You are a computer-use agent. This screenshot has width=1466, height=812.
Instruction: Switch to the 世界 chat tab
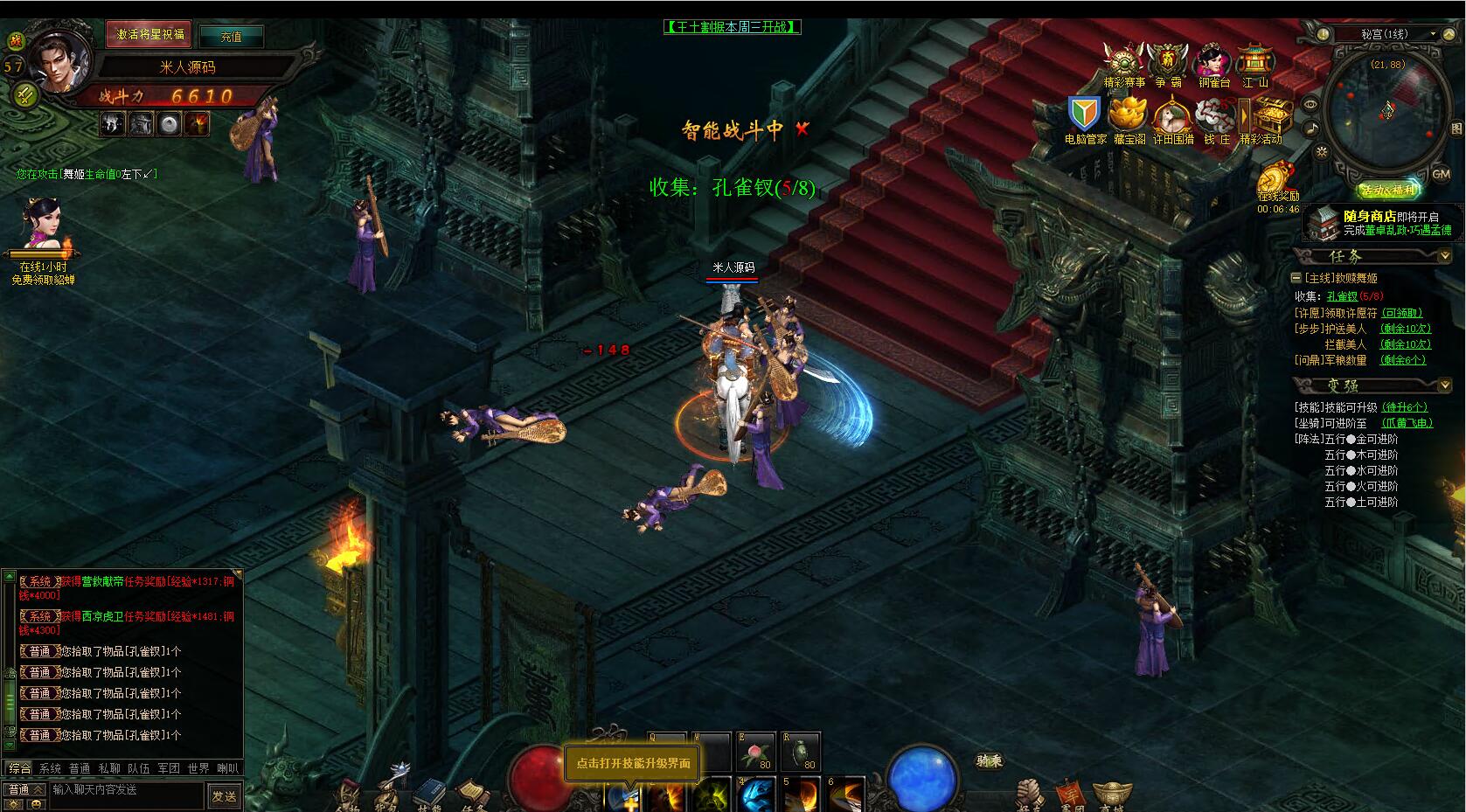198,768
